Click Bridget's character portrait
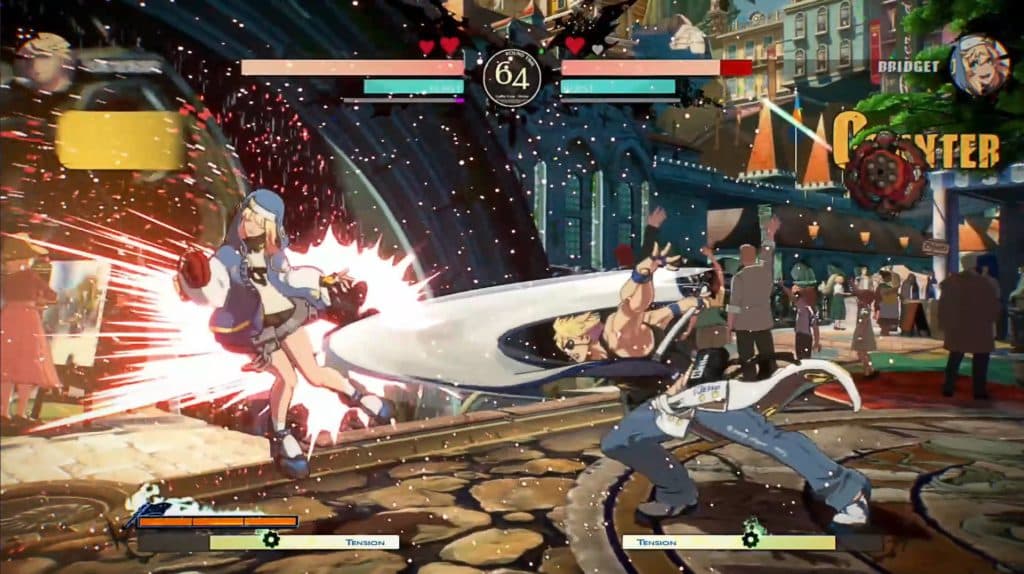The height and width of the screenshot is (574, 1024). [x=979, y=65]
